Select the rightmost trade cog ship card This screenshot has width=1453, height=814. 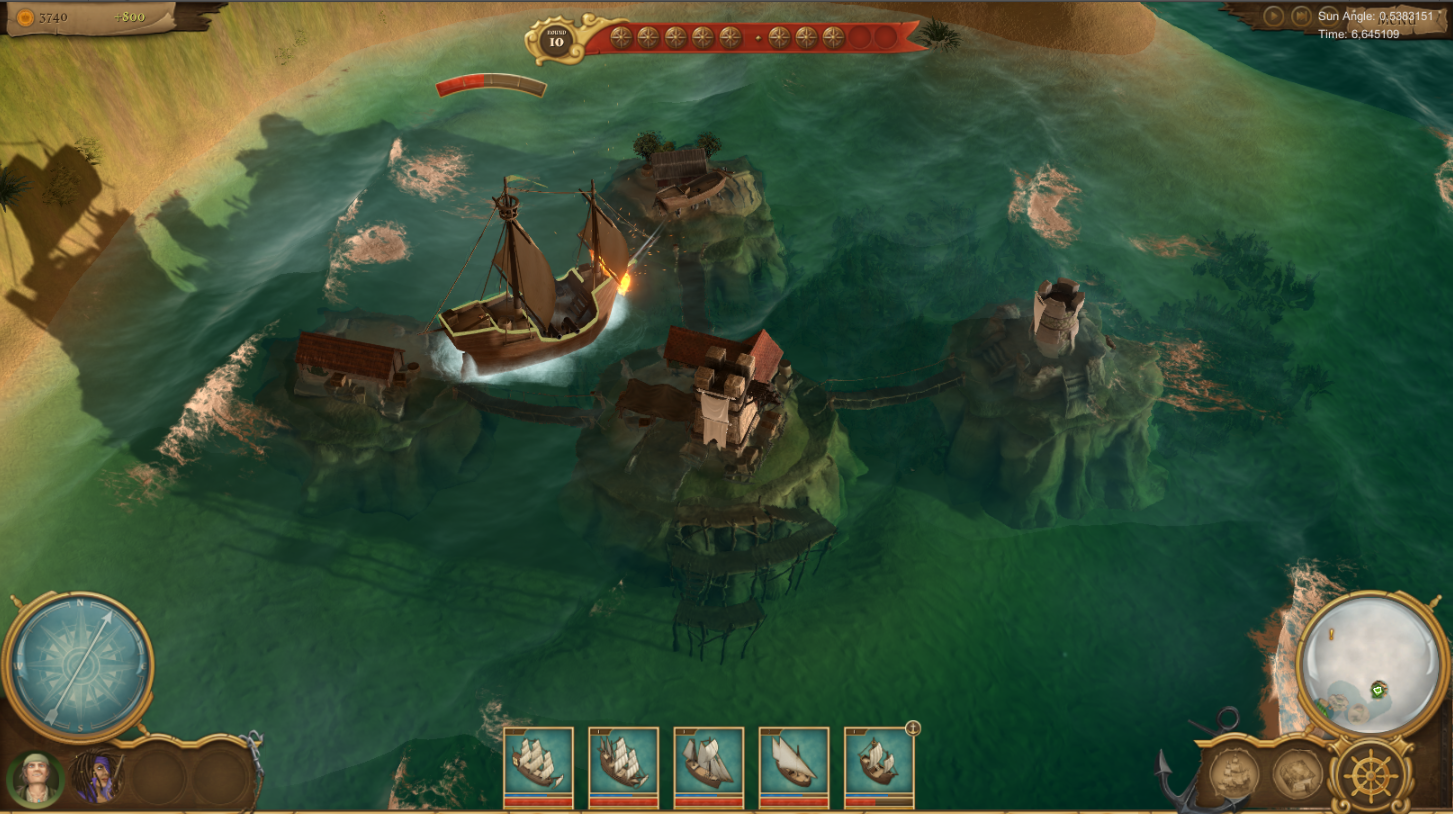pyautogui.click(x=880, y=765)
